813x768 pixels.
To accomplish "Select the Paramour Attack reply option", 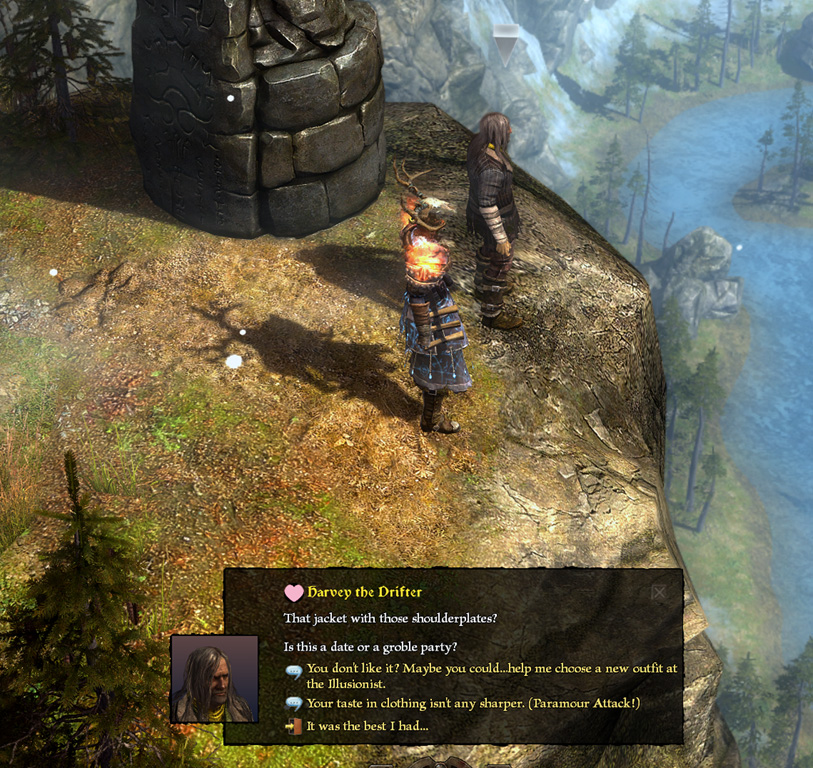I will click(x=472, y=703).
